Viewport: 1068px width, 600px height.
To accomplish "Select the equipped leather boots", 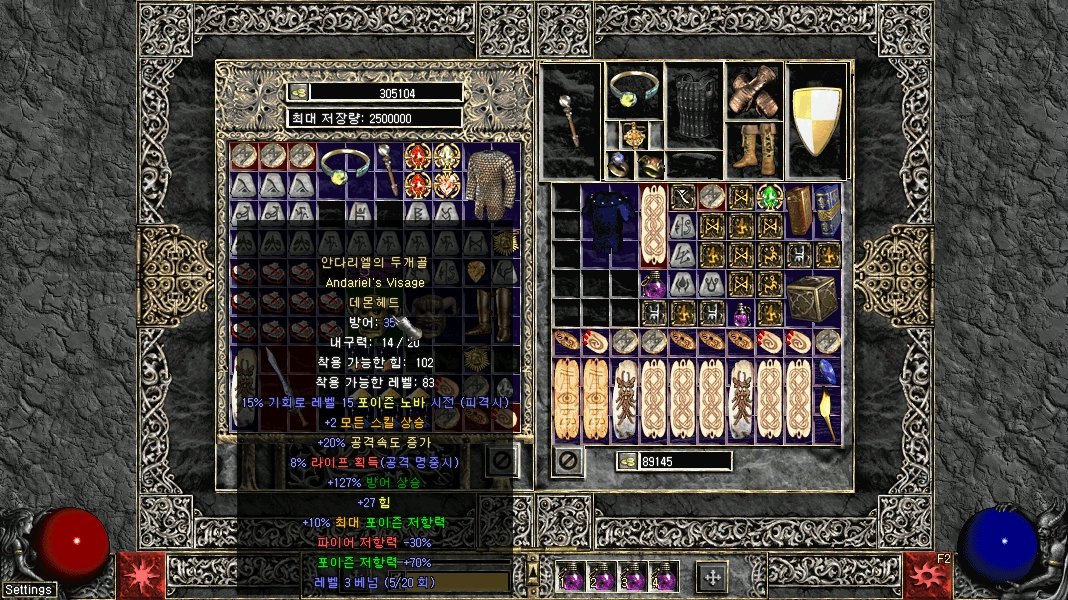I will point(754,149).
